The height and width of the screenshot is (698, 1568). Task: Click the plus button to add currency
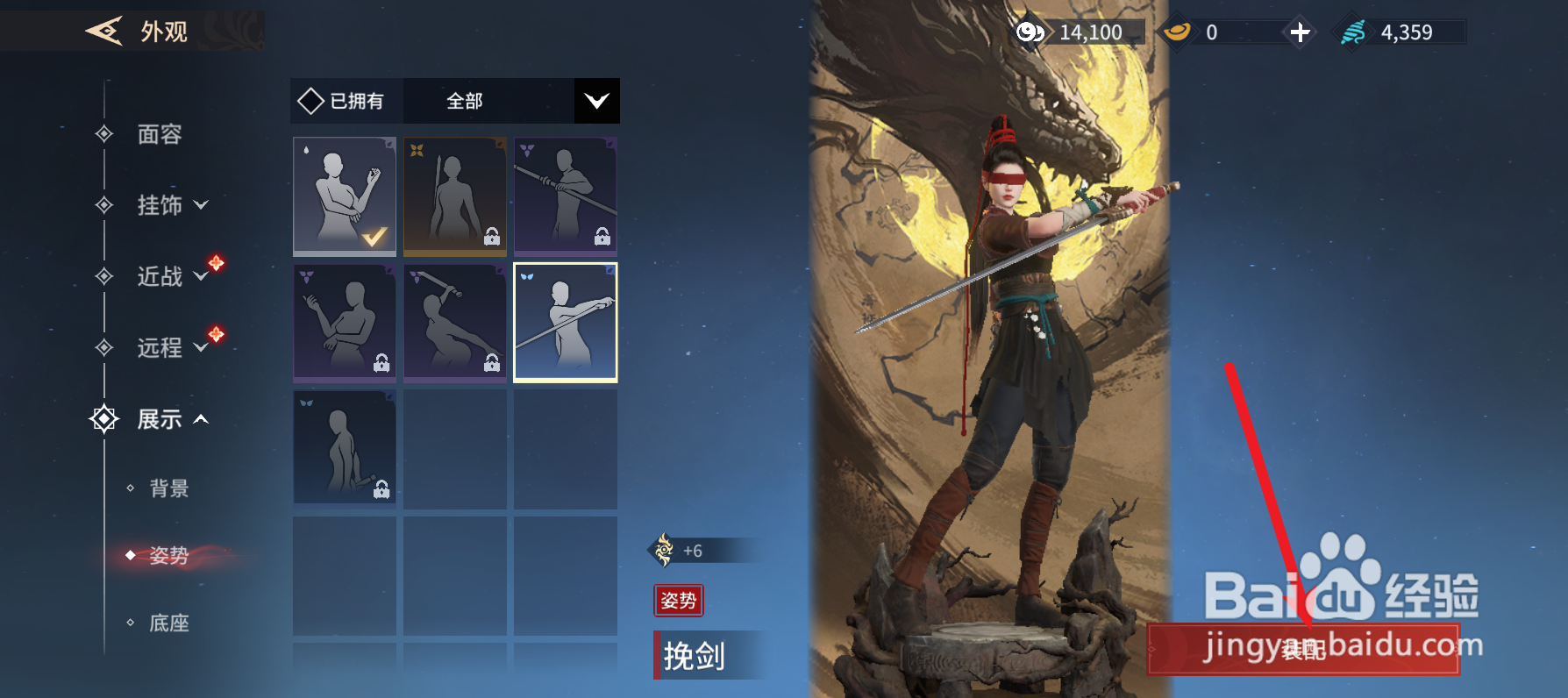[1300, 32]
